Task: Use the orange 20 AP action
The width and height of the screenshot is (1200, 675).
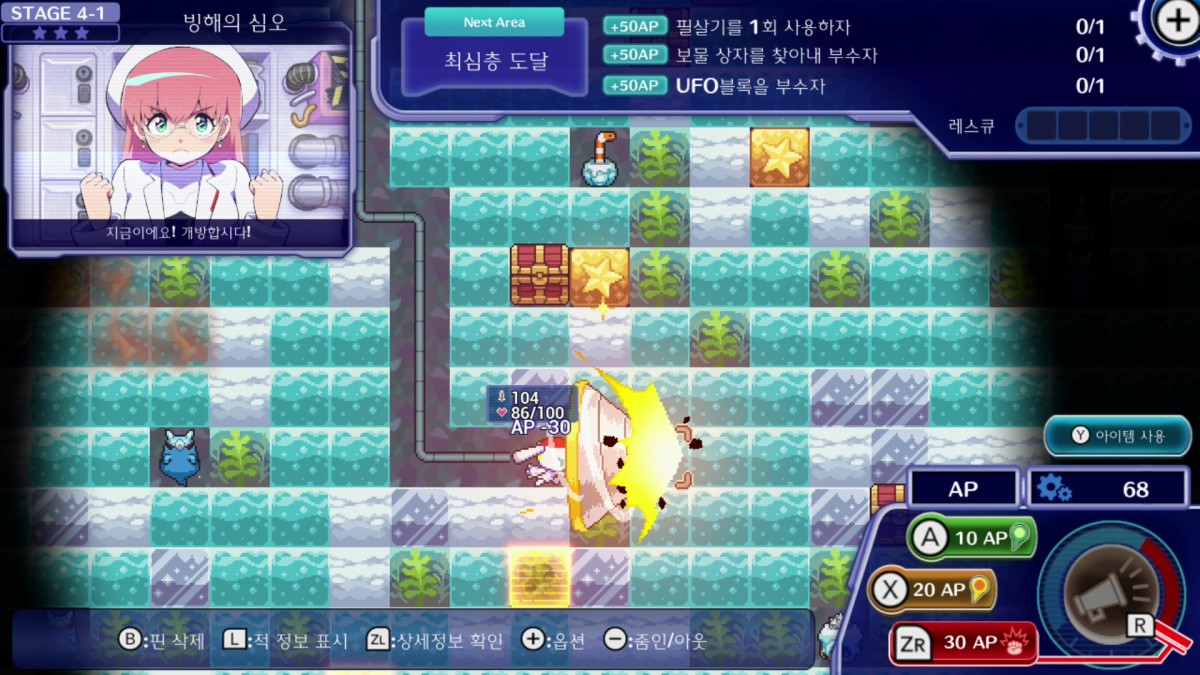Action: [x=932, y=590]
